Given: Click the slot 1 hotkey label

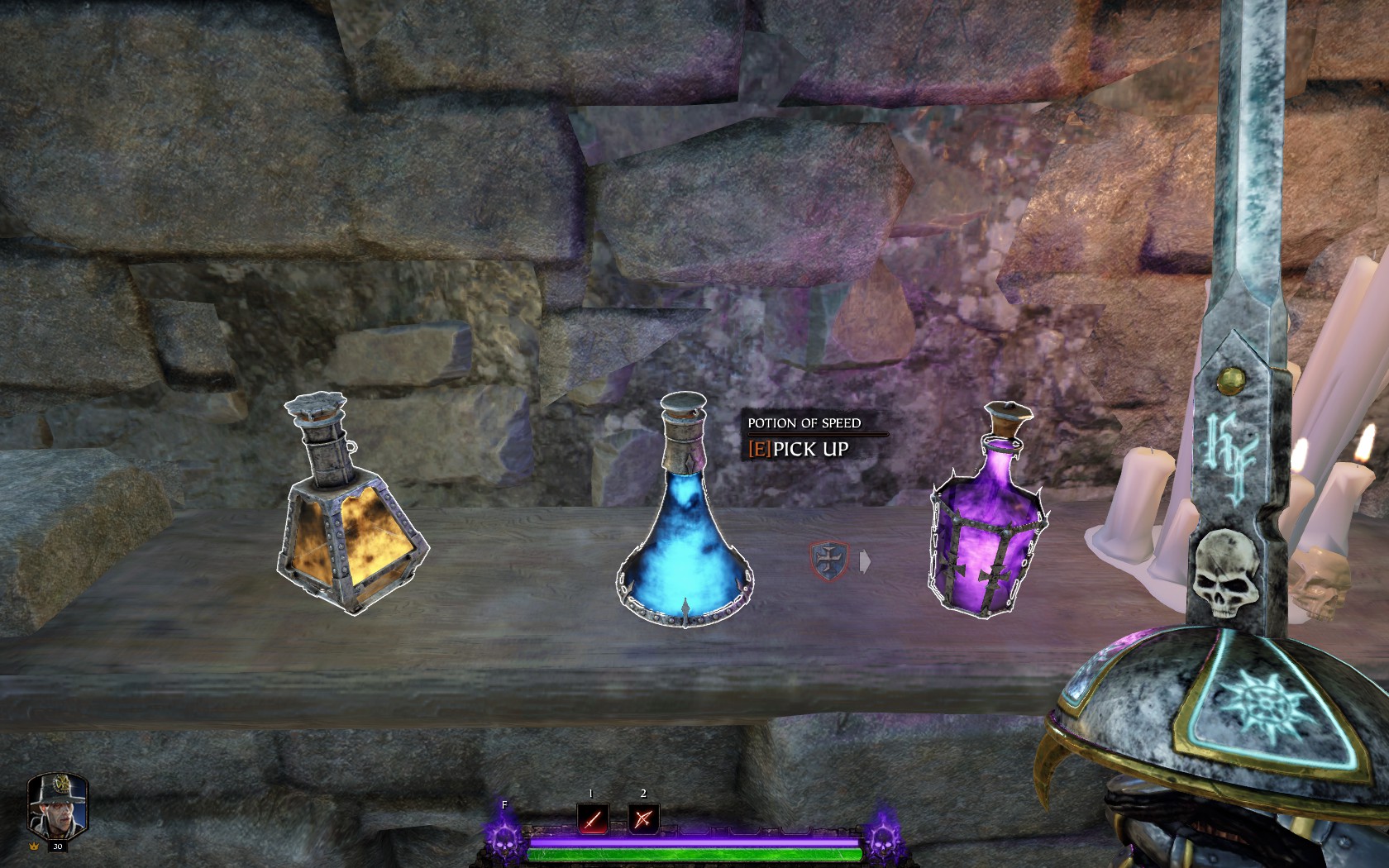Looking at the screenshot, I should 590,794.
